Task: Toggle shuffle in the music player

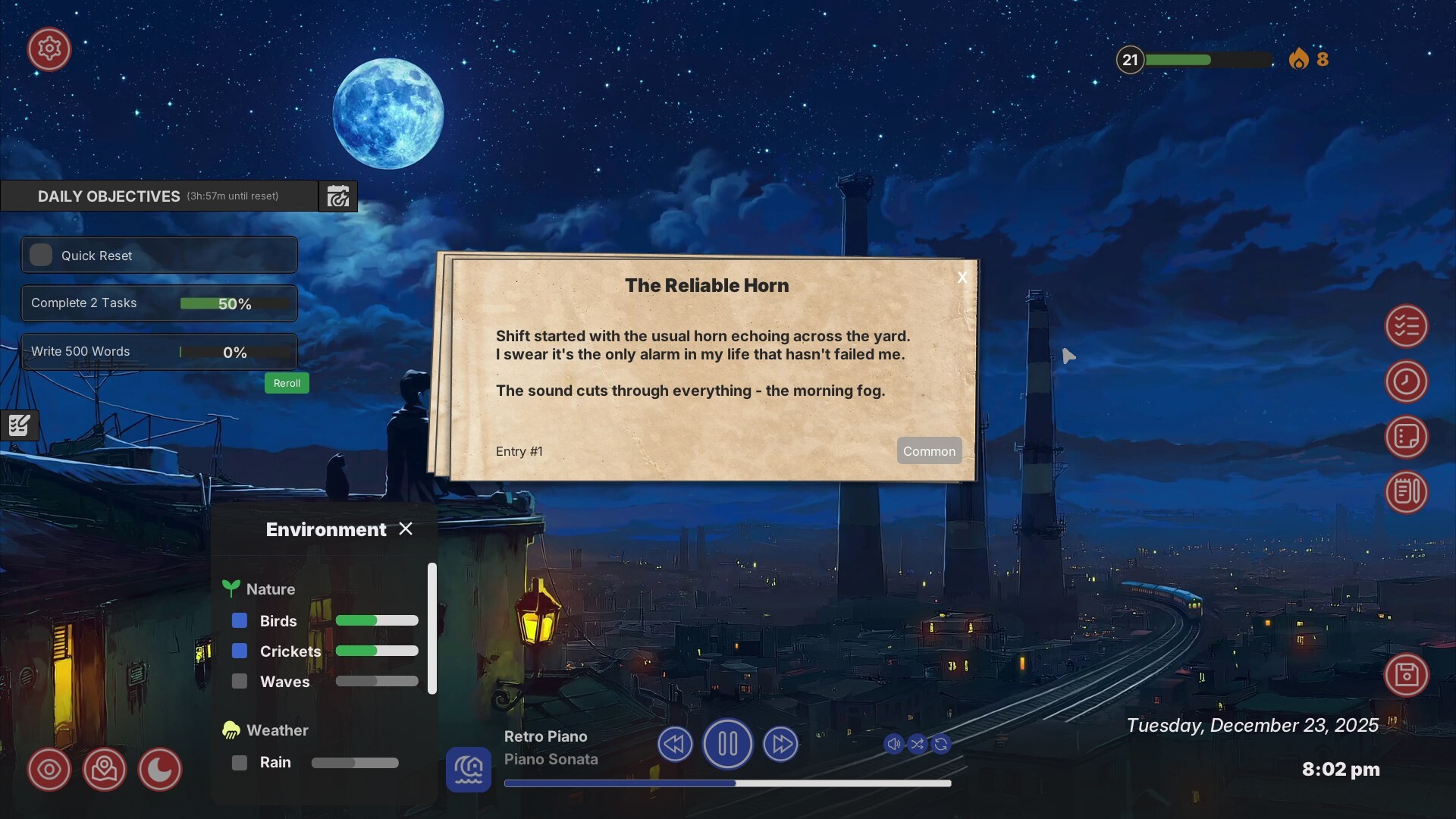Action: click(918, 744)
